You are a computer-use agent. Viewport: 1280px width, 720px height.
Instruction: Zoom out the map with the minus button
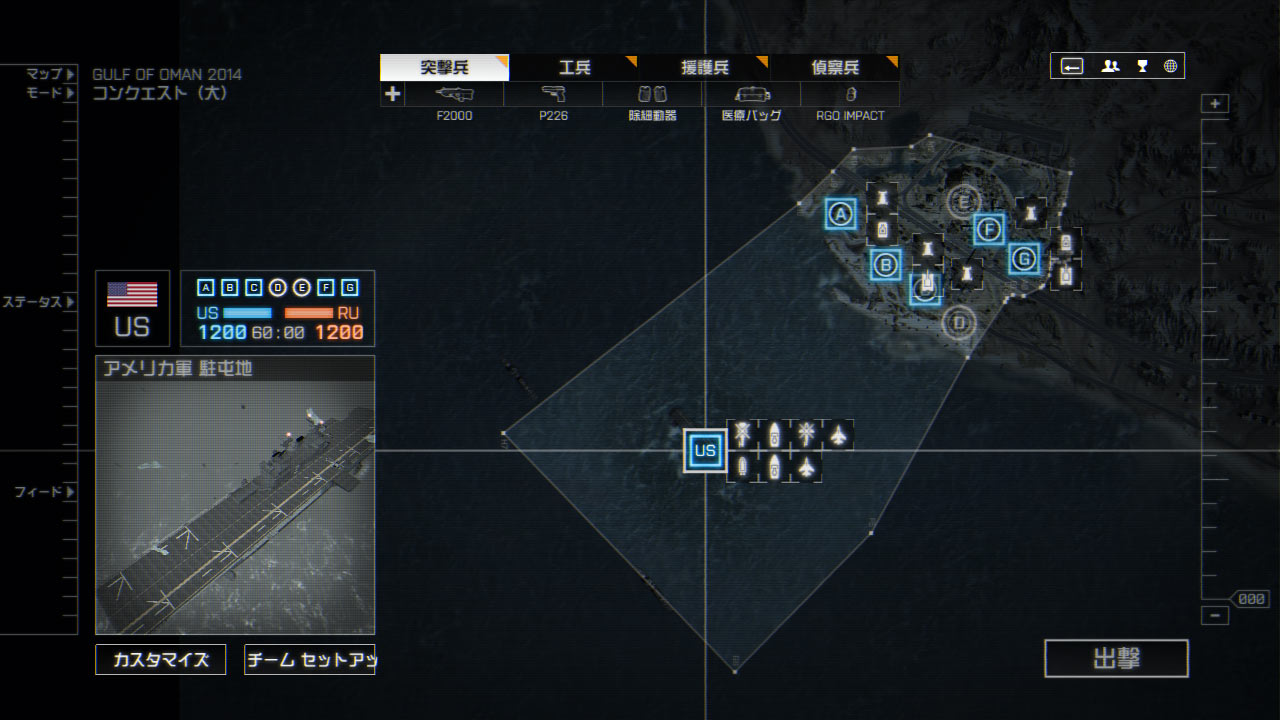pyautogui.click(x=1215, y=616)
